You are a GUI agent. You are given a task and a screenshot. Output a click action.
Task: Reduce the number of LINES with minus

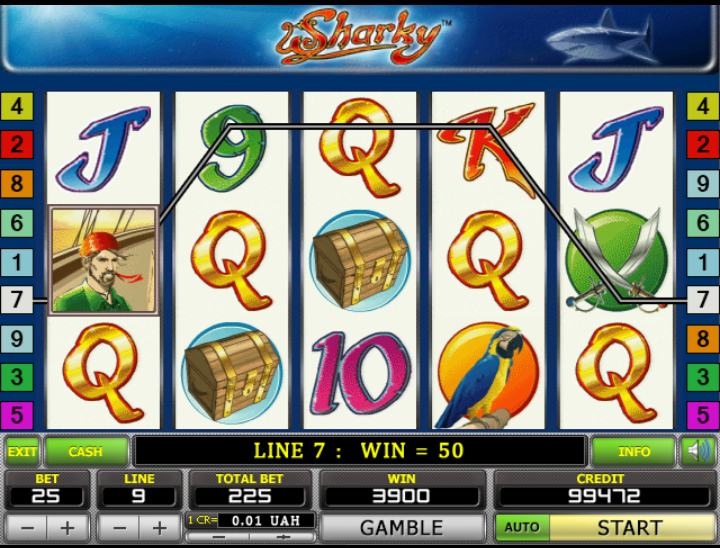119,527
